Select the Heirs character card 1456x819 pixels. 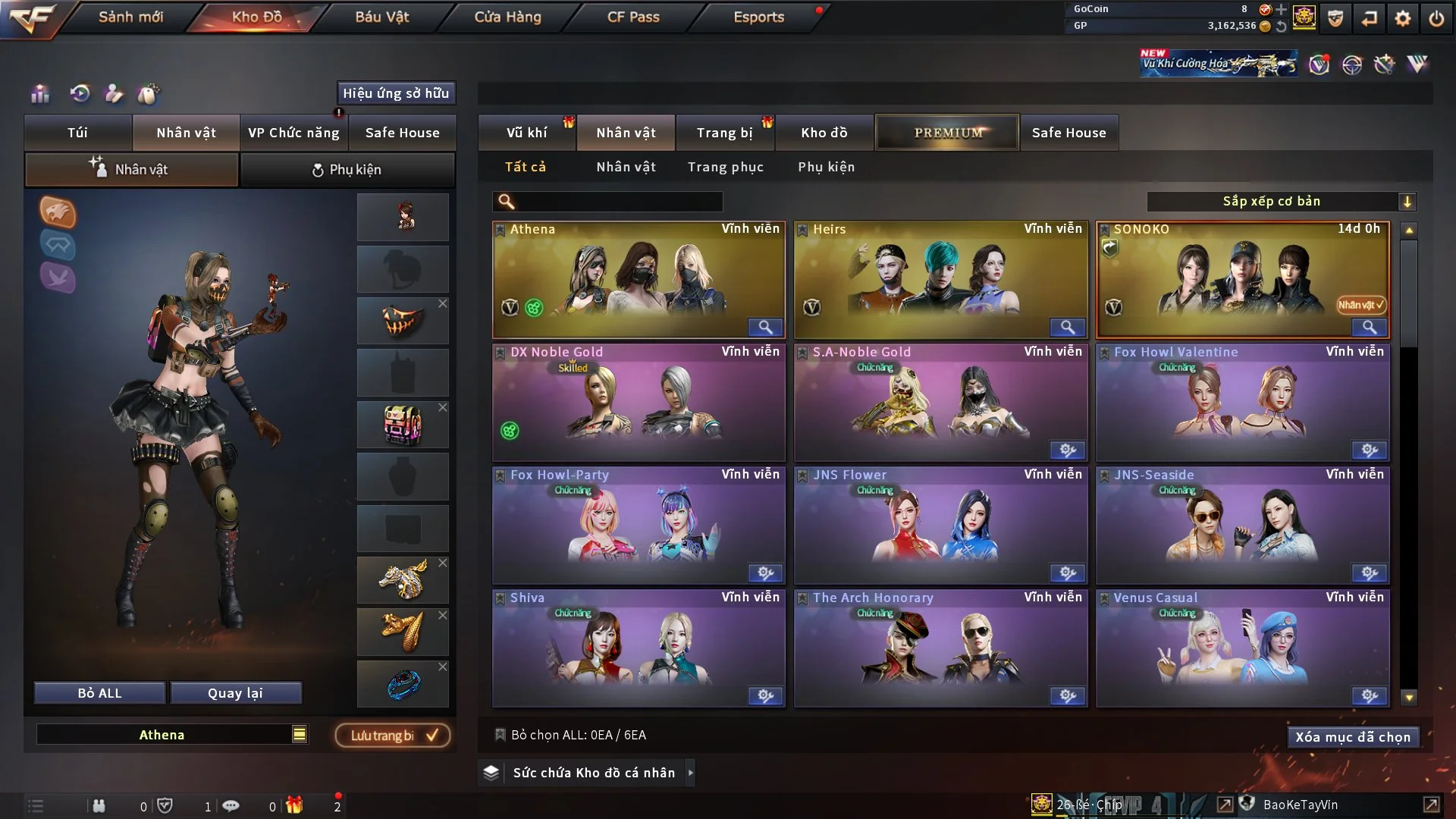coord(940,279)
